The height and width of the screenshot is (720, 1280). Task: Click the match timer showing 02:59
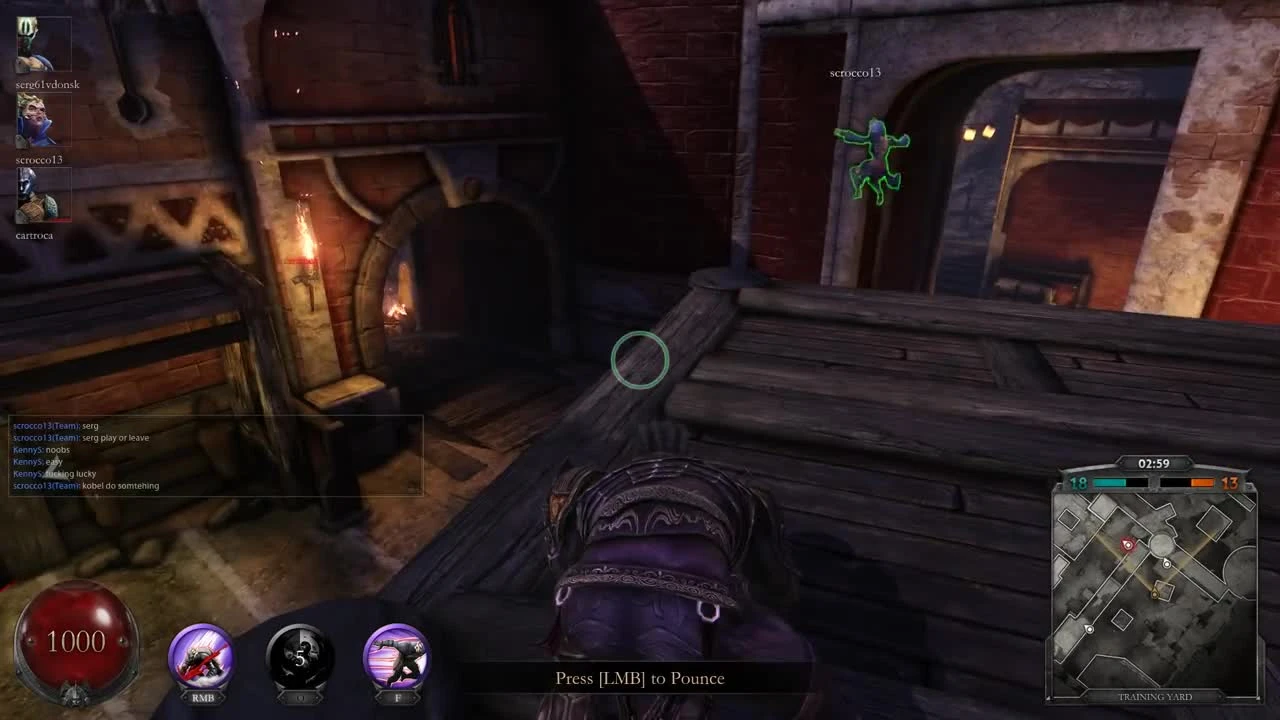tap(1155, 462)
